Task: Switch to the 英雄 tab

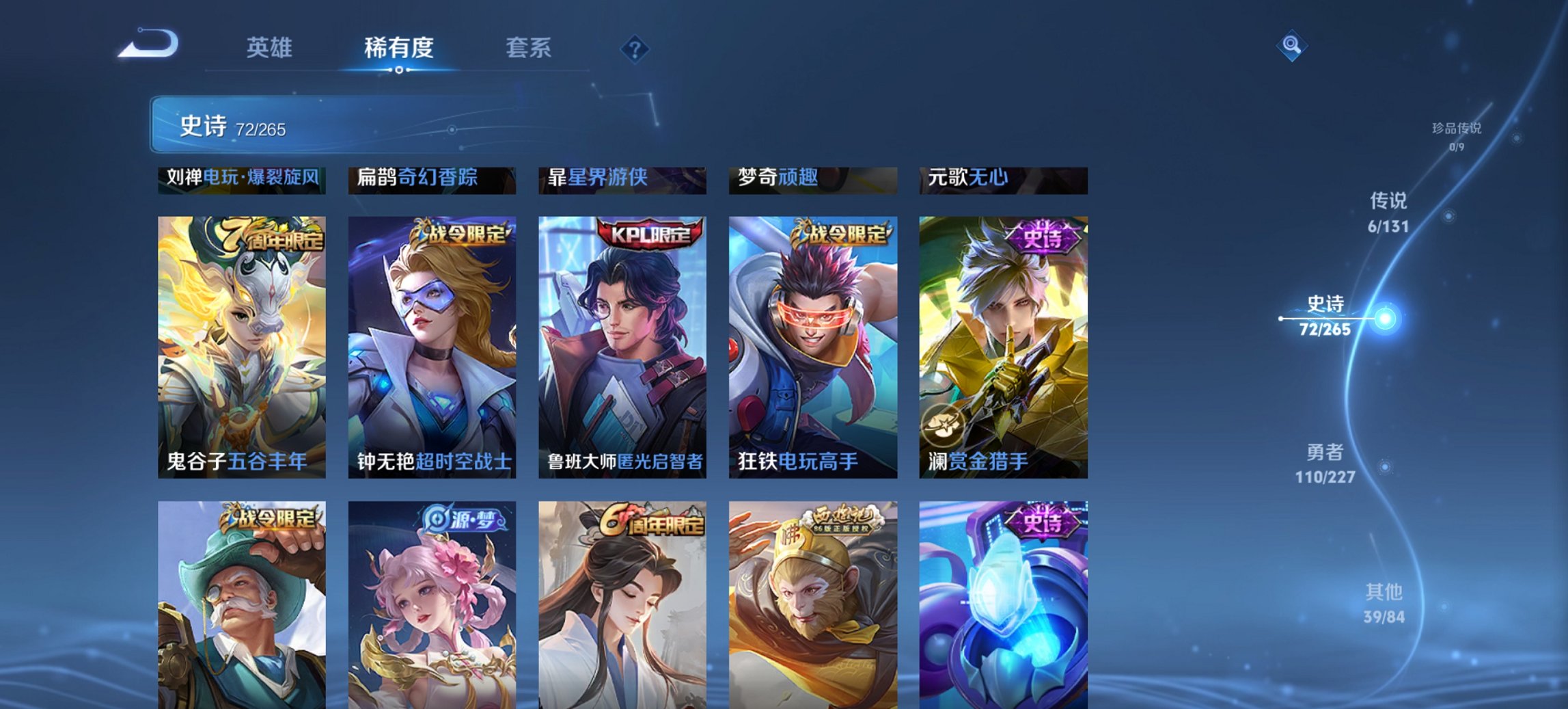Action: pos(271,48)
